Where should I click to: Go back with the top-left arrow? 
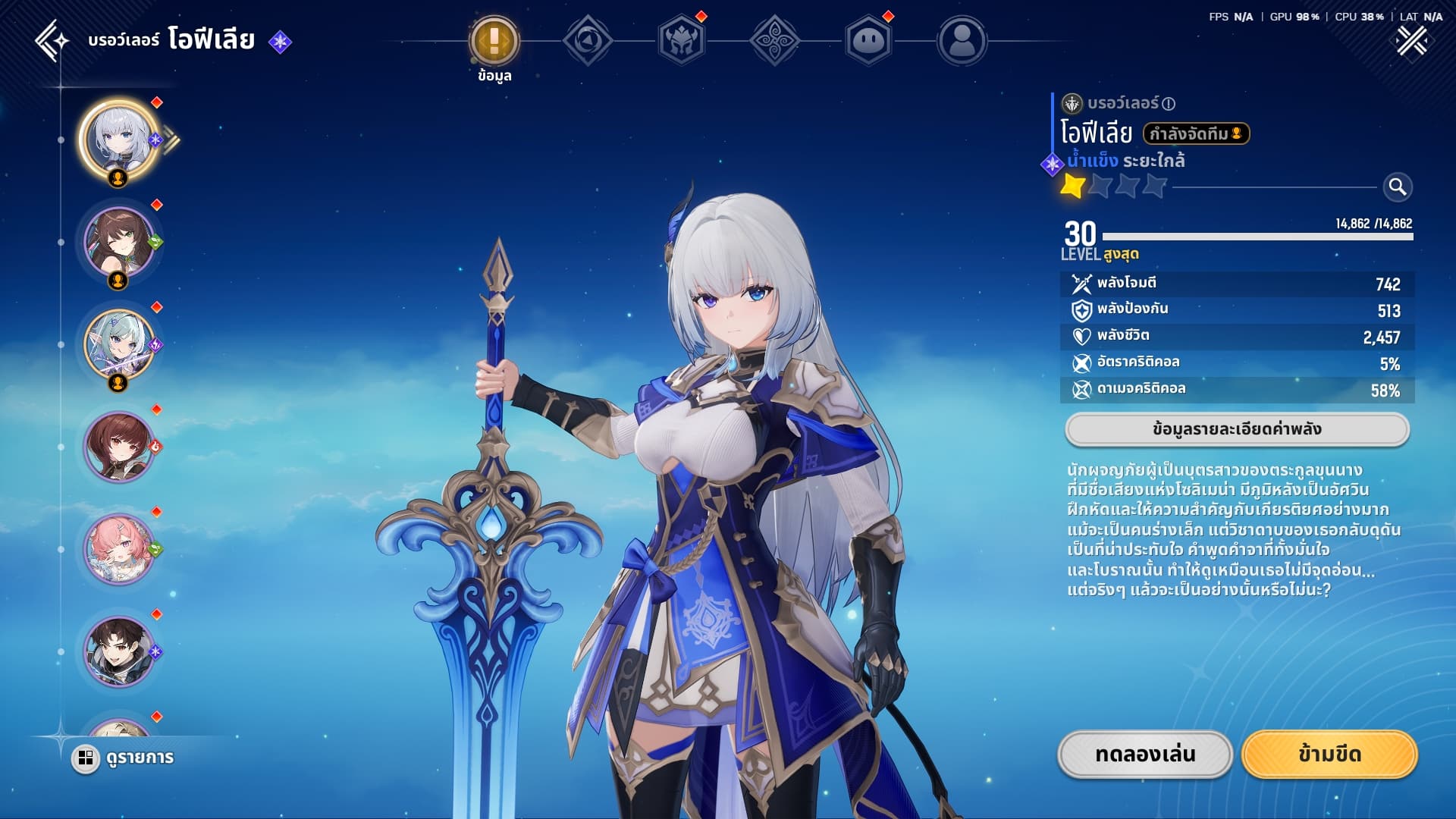click(x=52, y=40)
